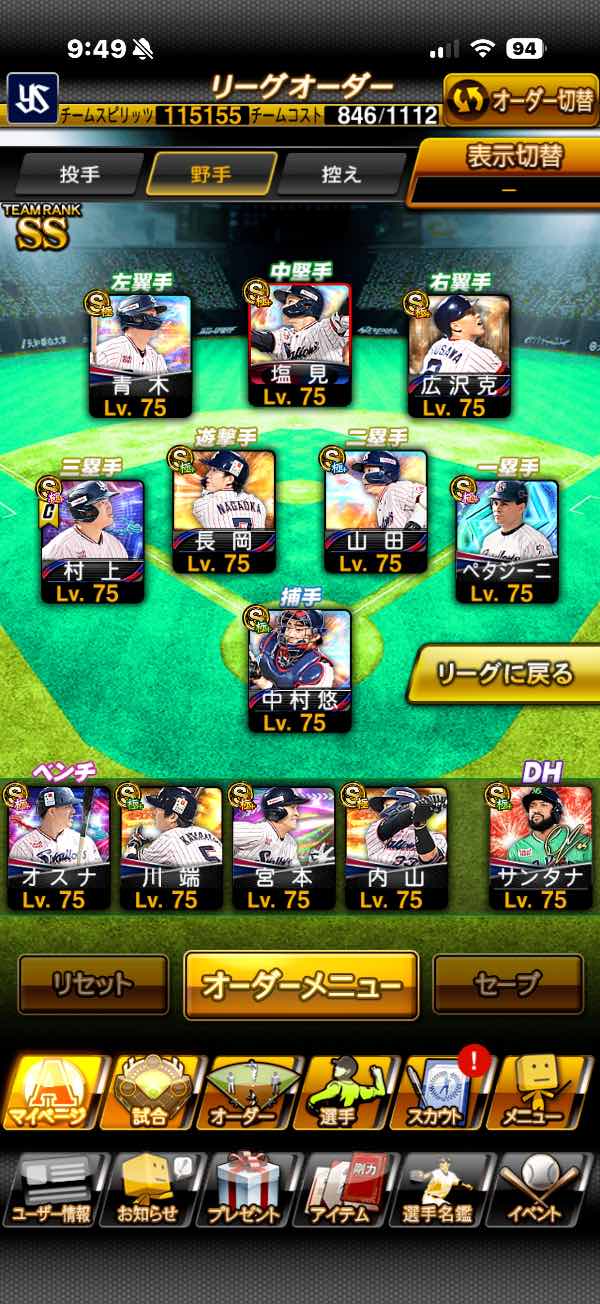Select the 控え tab
The height and width of the screenshot is (1304, 600).
pyautogui.click(x=341, y=174)
